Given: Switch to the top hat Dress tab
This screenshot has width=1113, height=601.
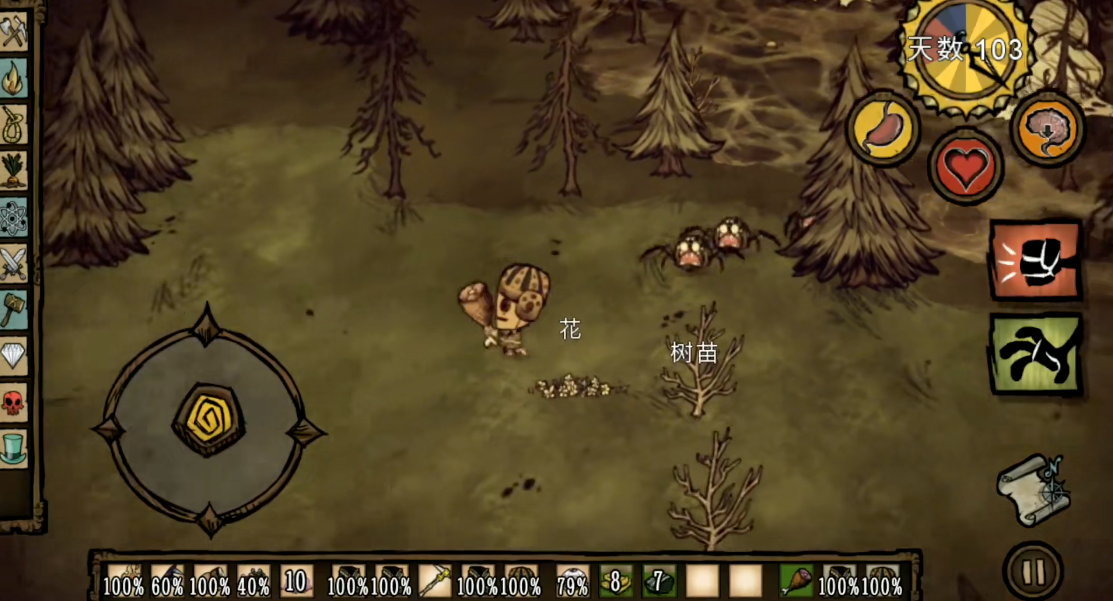Looking at the screenshot, I should tap(14, 448).
